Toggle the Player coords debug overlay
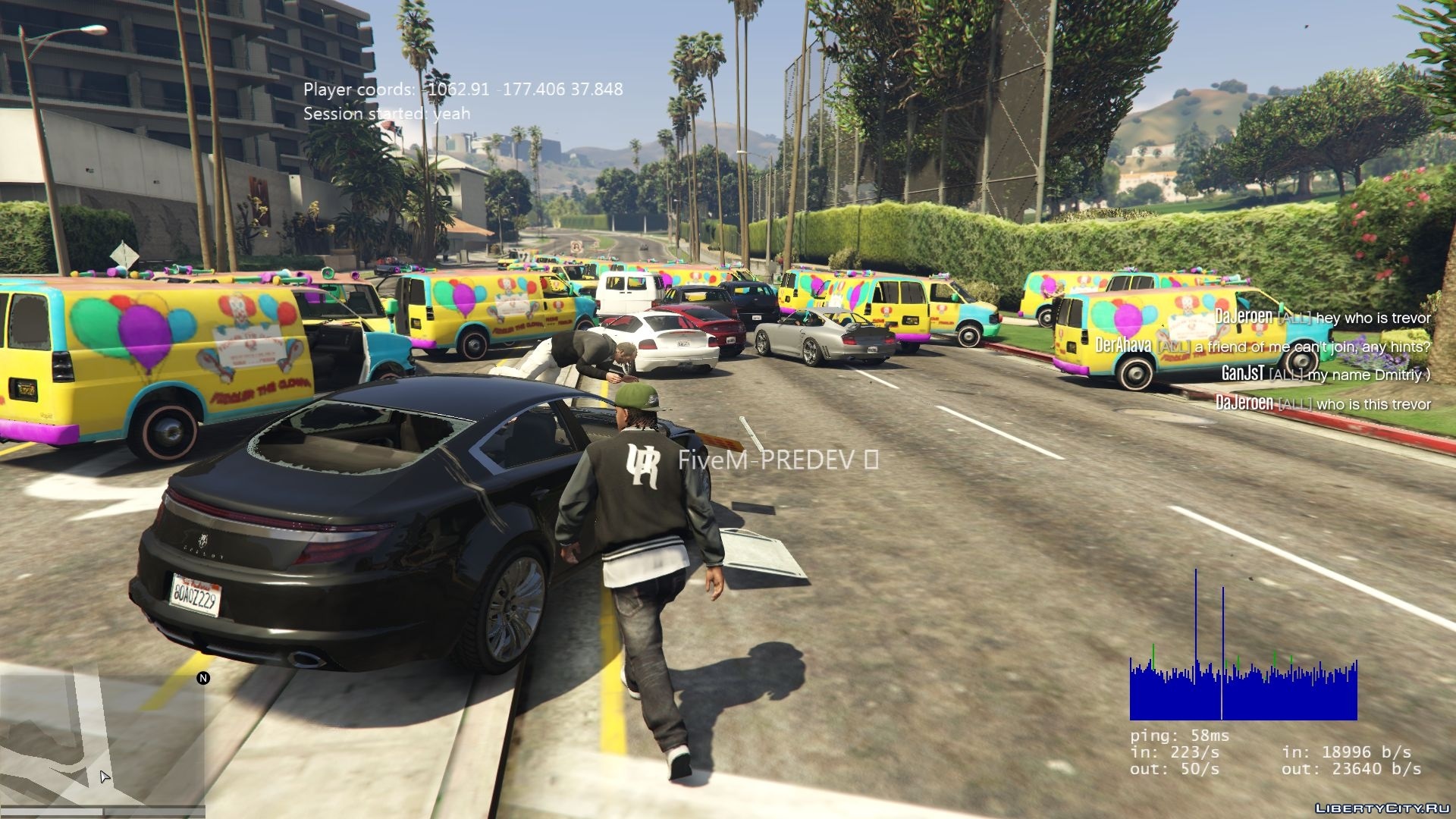The width and height of the screenshot is (1456, 819). 461,89
